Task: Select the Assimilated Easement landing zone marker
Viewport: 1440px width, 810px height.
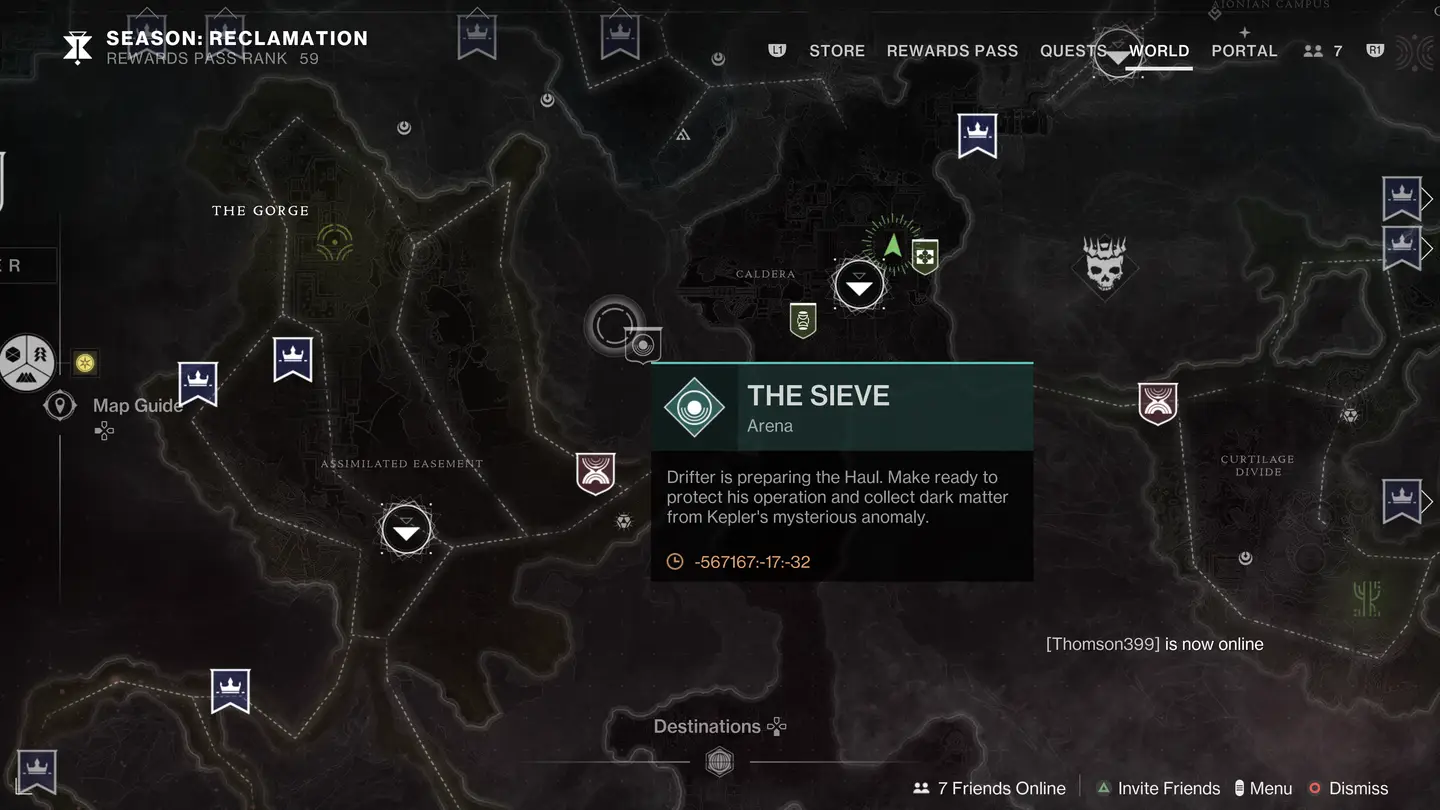Action: 406,530
